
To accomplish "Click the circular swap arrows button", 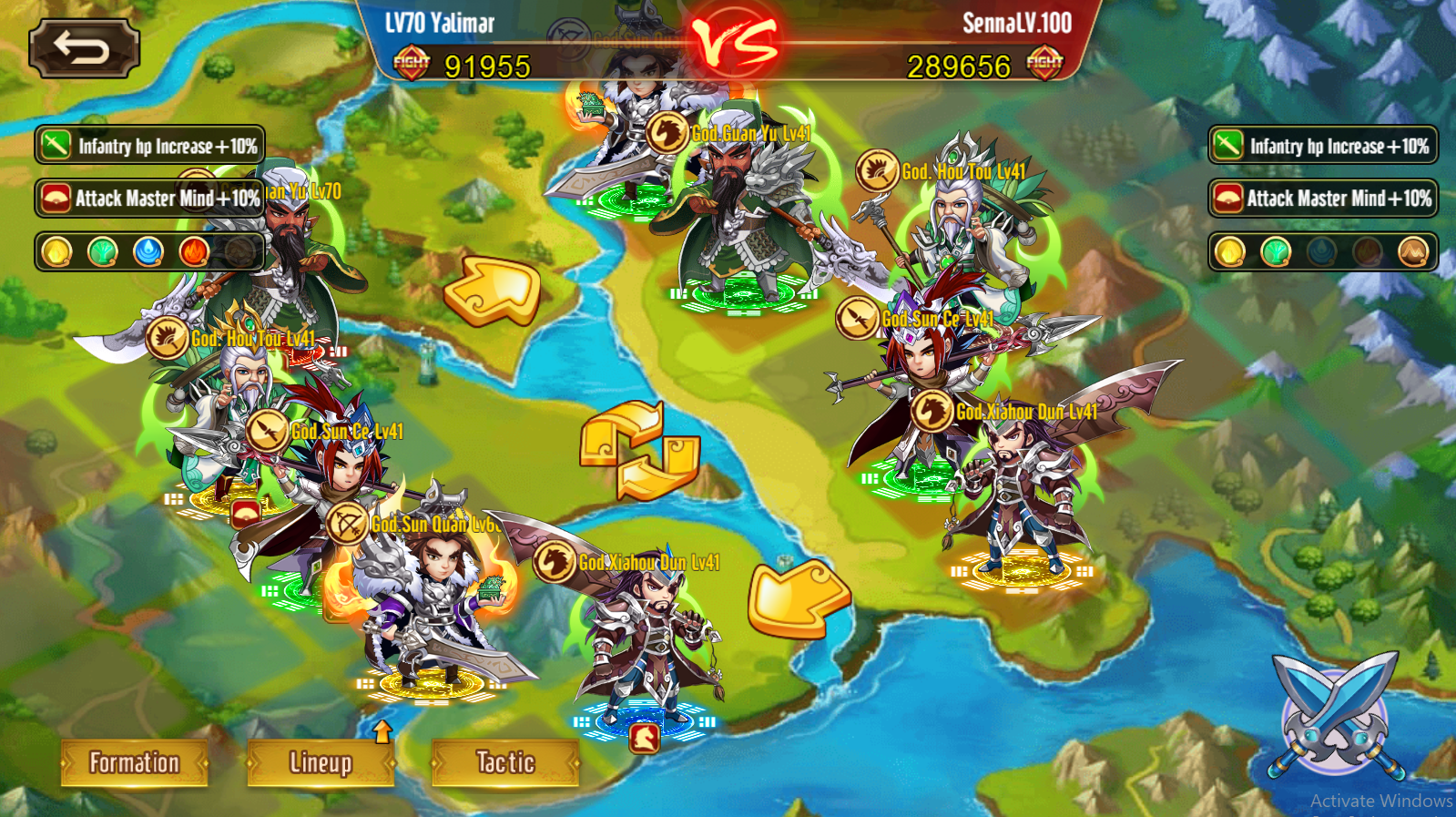I will click(639, 450).
